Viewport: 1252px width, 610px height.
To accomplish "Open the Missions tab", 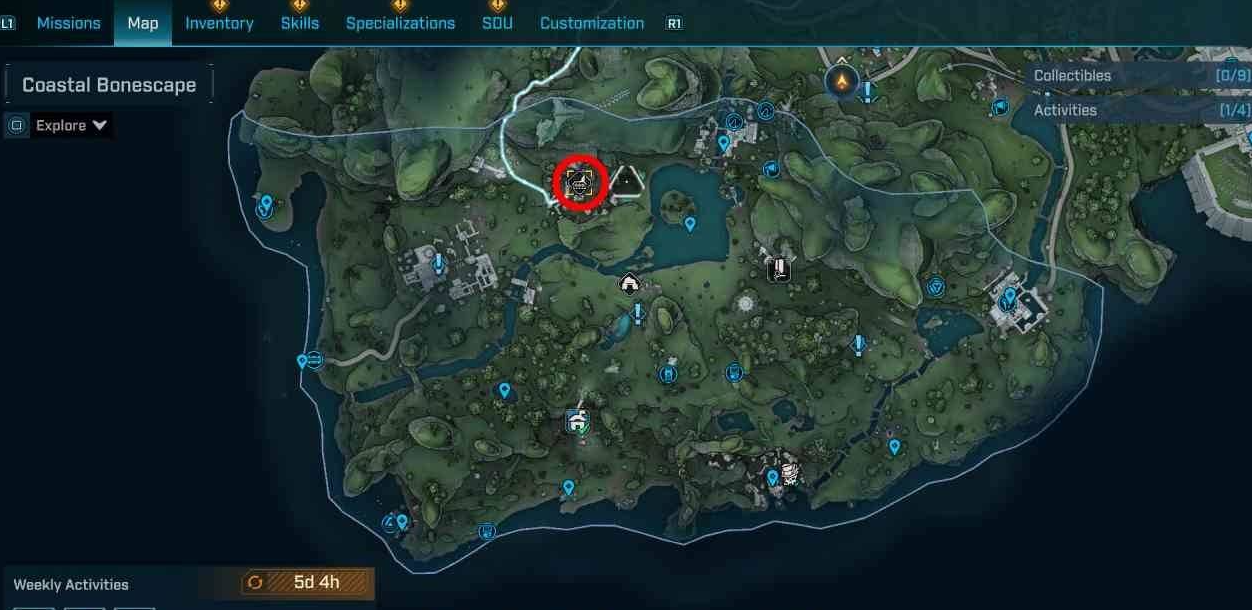I will (x=68, y=23).
